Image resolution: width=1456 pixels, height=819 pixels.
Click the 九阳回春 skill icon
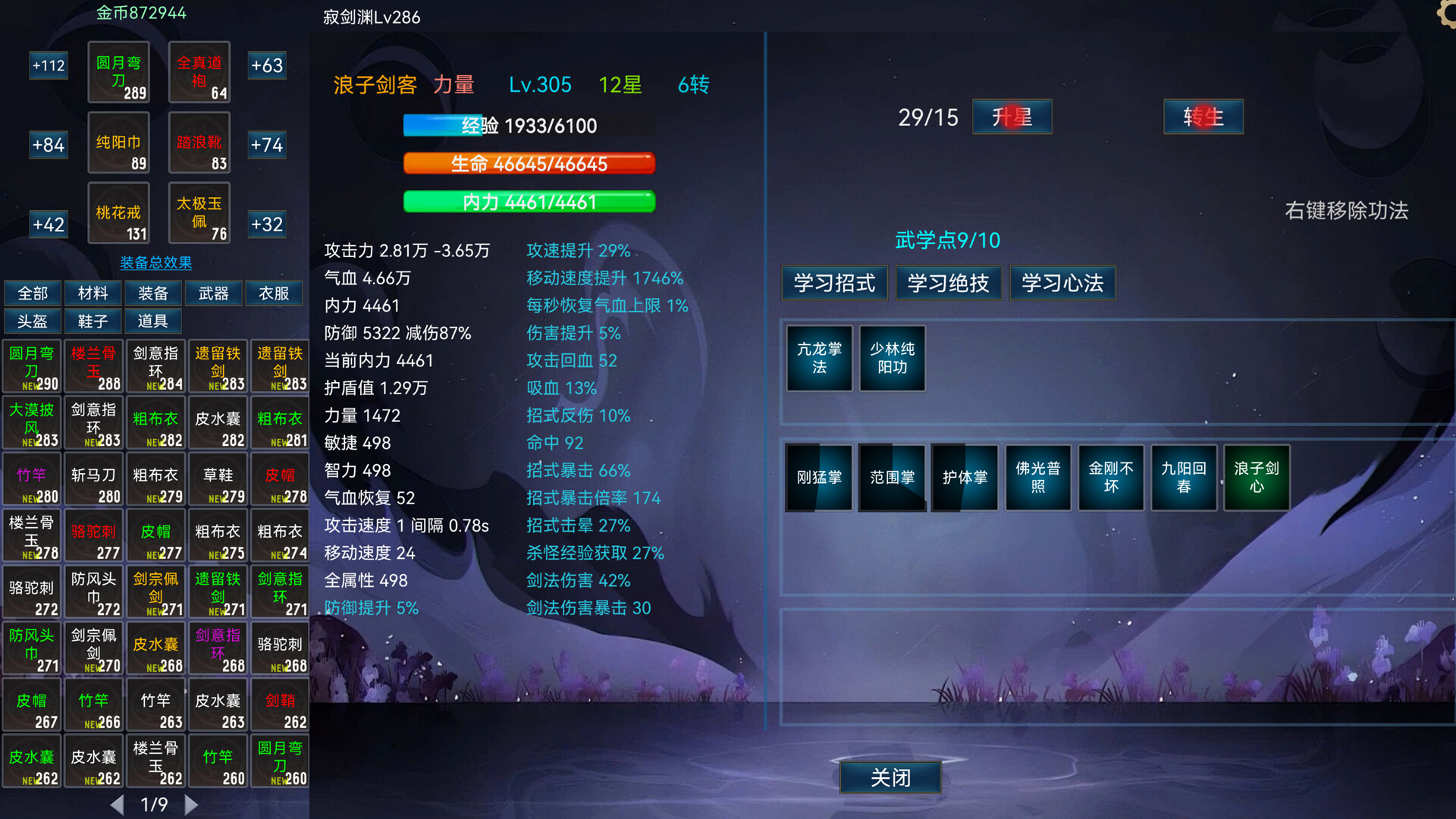[x=1183, y=478]
